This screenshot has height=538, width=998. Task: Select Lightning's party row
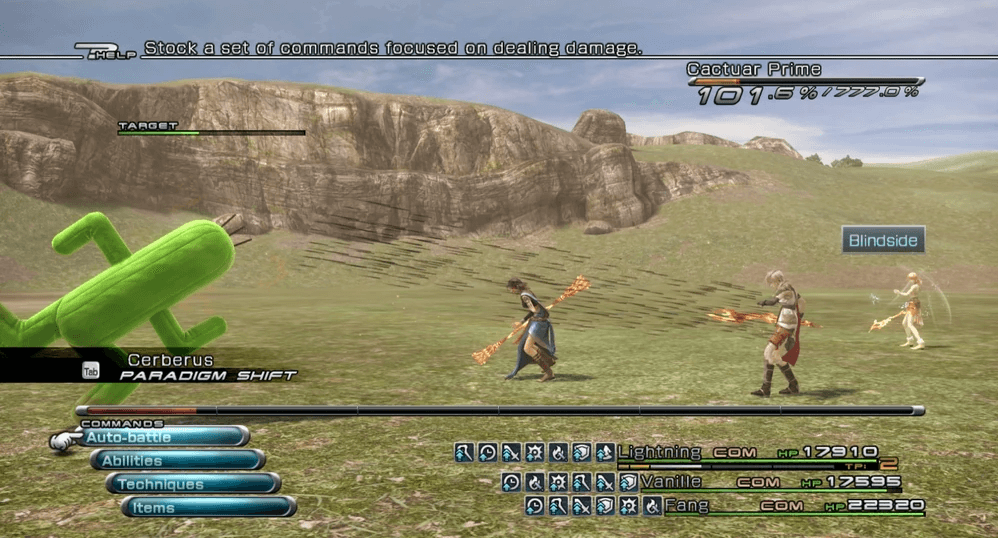point(747,453)
